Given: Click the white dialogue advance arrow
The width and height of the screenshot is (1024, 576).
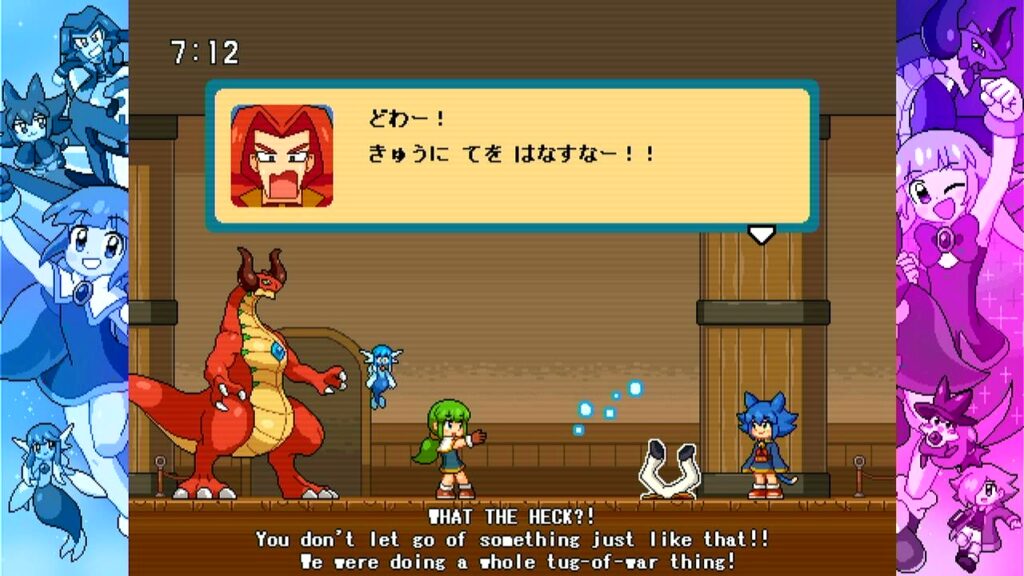Looking at the screenshot, I should pyautogui.click(x=762, y=235).
